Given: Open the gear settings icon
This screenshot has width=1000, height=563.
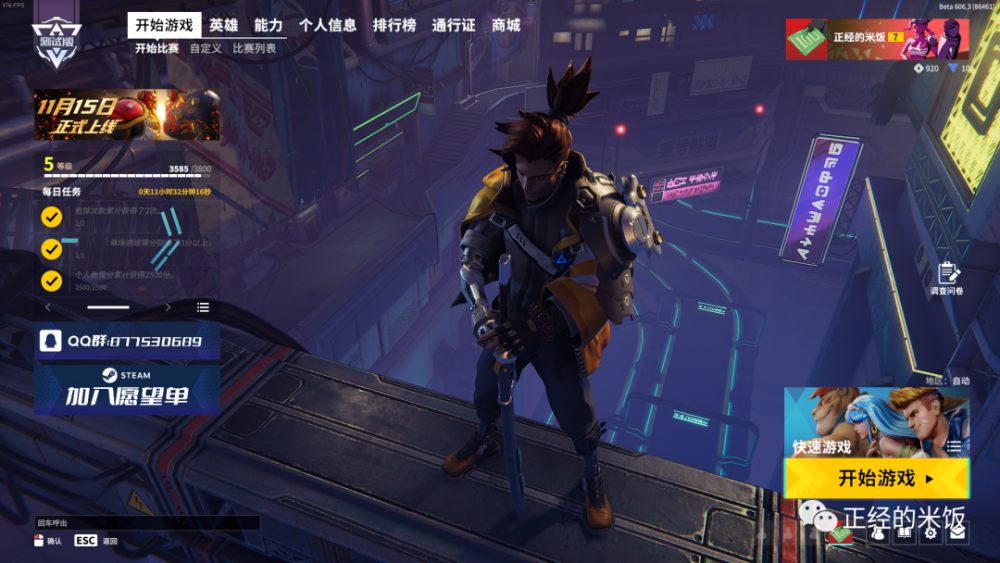Looking at the screenshot, I should [931, 534].
